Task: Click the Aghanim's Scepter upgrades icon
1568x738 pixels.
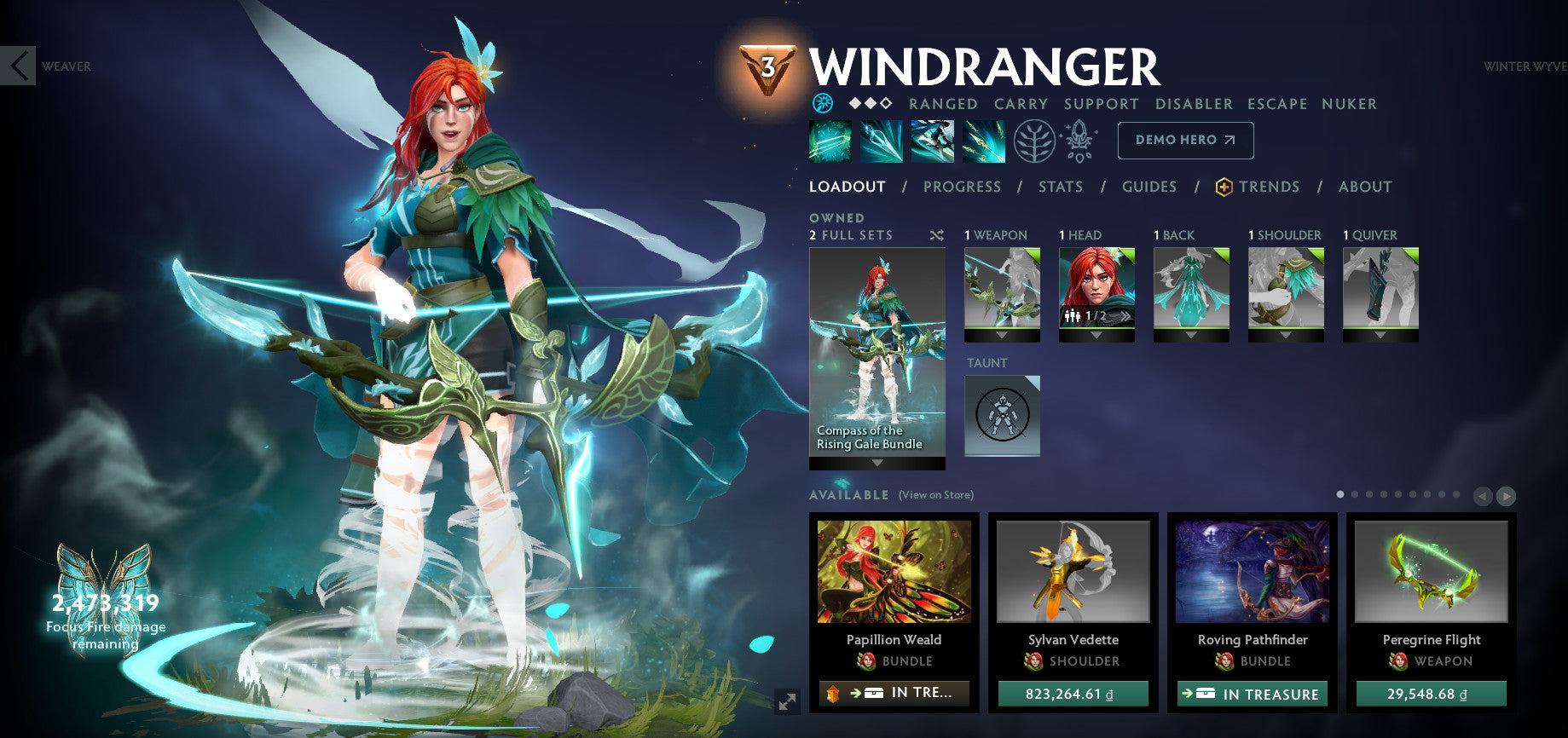Action: point(1079,142)
